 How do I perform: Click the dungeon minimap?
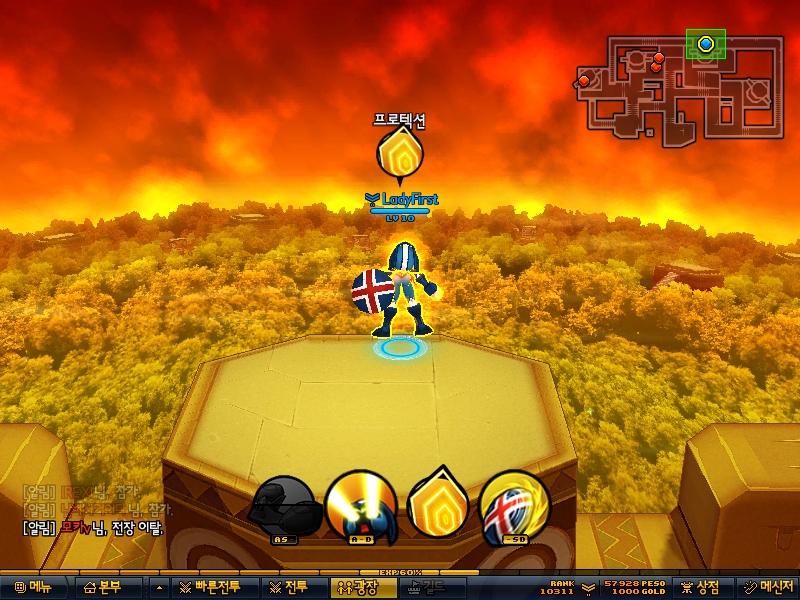coord(679,86)
